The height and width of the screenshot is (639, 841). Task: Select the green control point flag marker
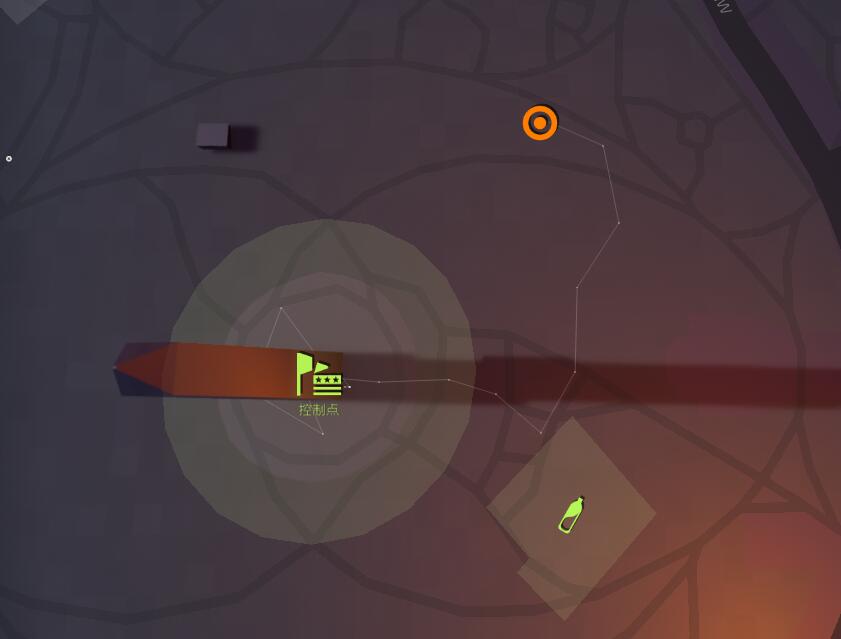click(319, 374)
